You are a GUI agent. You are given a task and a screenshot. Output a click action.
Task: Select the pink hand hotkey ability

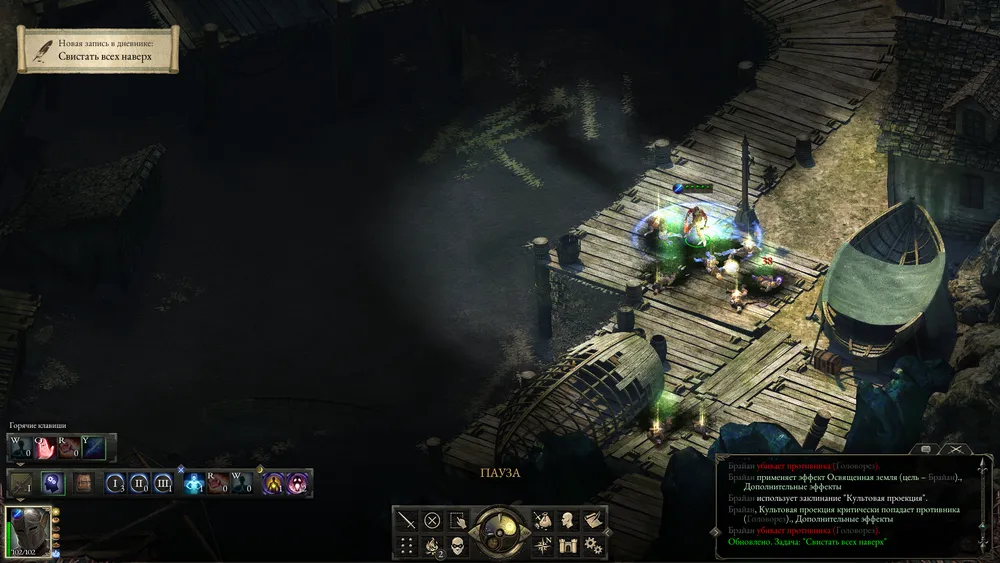[x=44, y=449]
